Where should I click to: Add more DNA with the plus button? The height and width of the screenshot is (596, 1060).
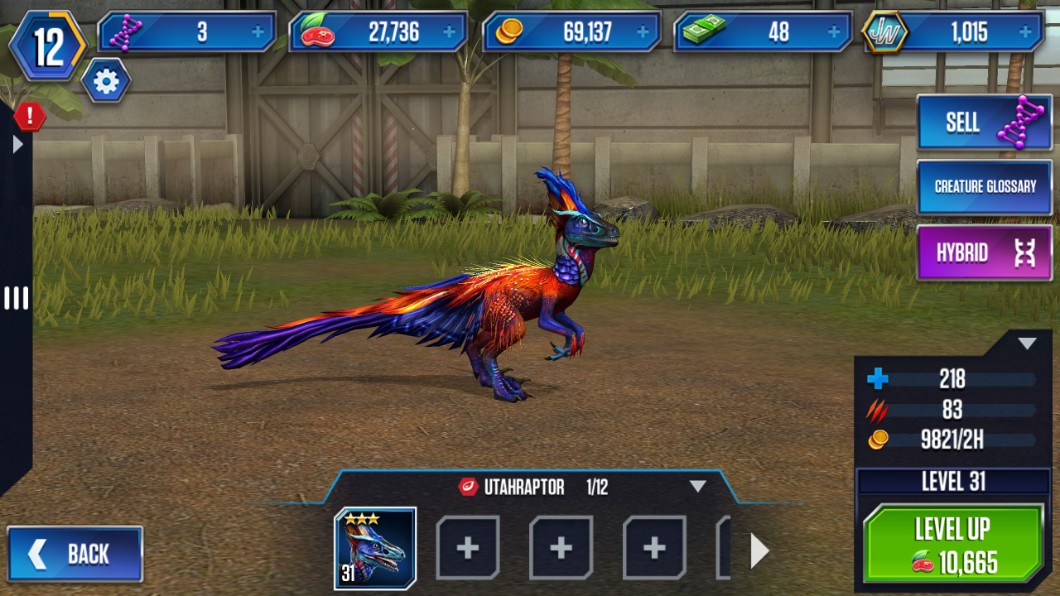click(259, 32)
